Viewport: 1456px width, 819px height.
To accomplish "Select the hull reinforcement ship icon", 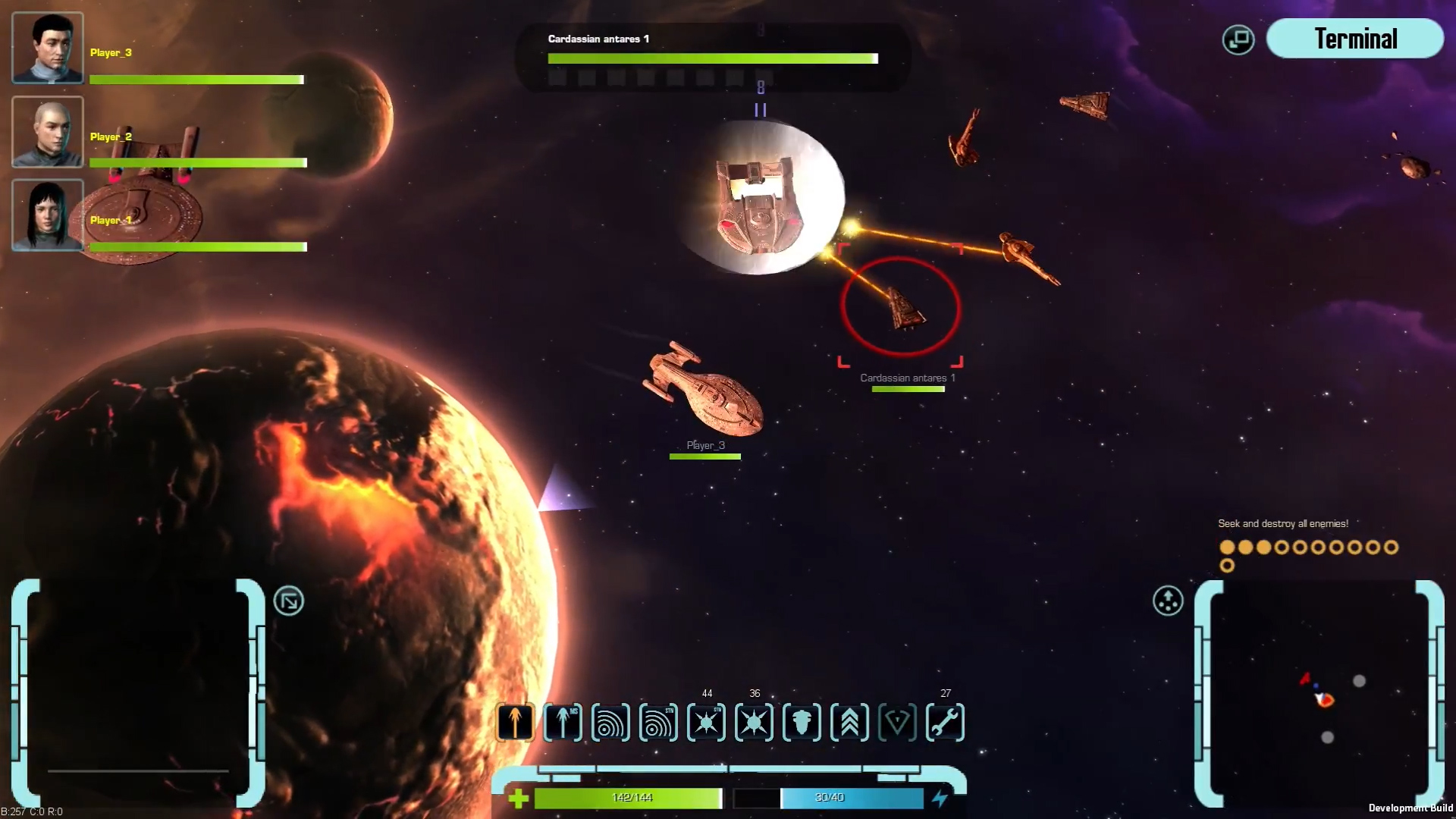I will (x=800, y=723).
